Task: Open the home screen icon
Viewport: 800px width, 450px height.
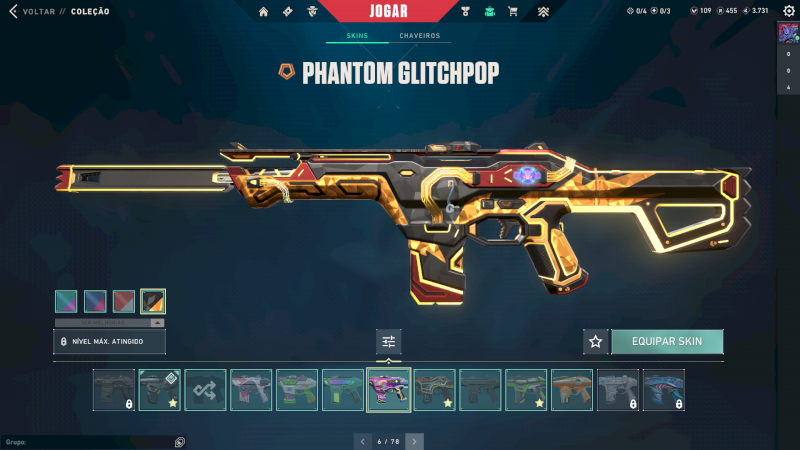Action: click(264, 12)
